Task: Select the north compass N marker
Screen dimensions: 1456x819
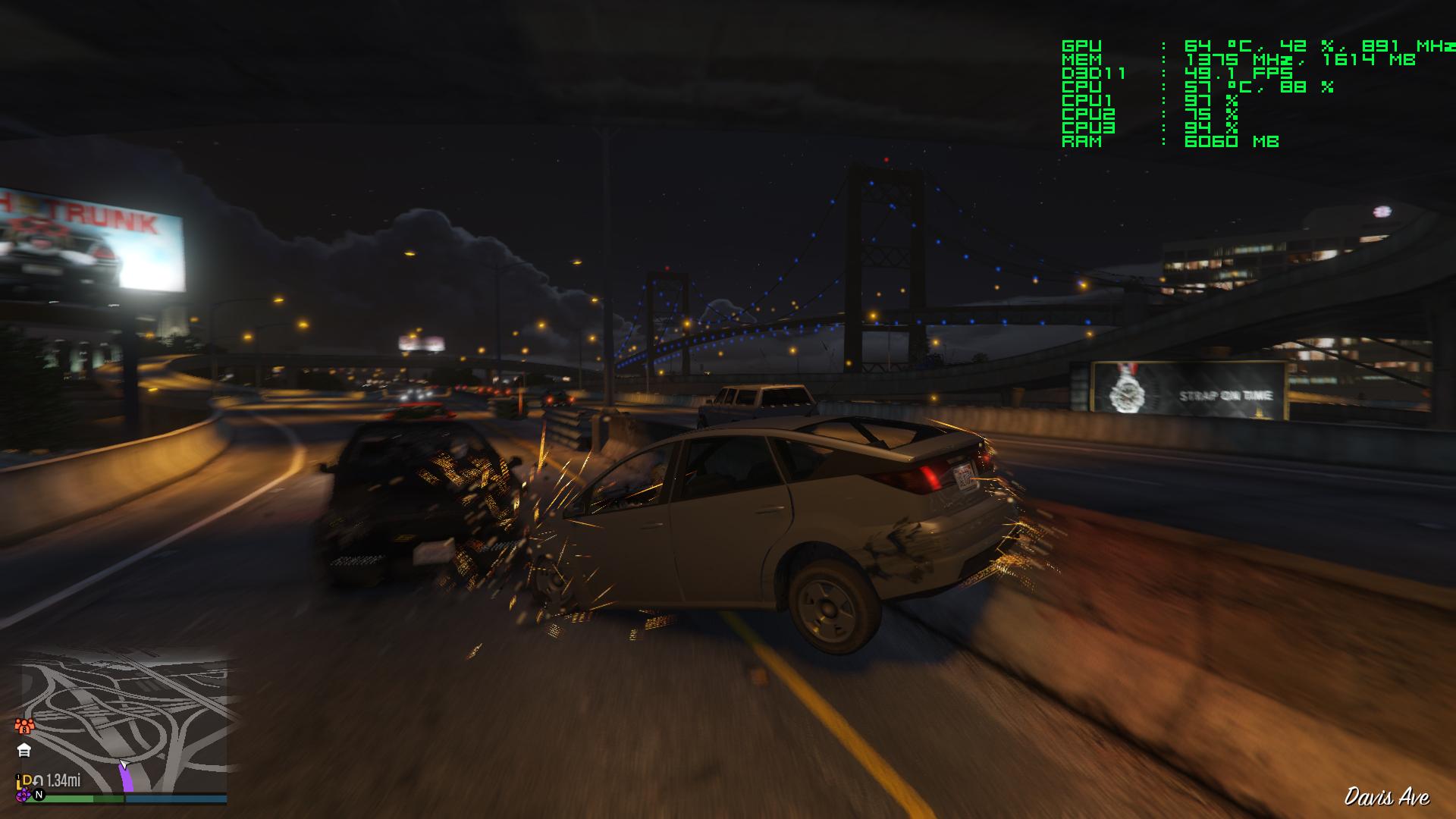Action: pos(39,795)
